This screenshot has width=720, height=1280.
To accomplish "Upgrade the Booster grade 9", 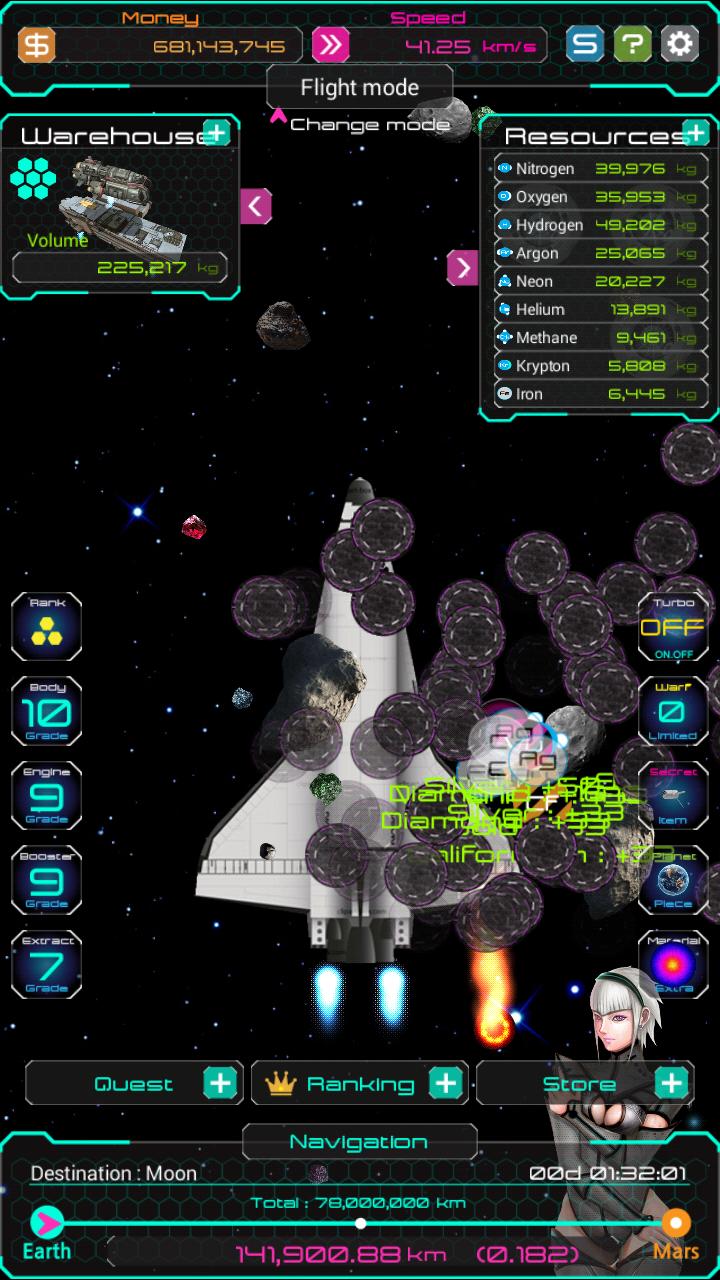I will (46, 880).
